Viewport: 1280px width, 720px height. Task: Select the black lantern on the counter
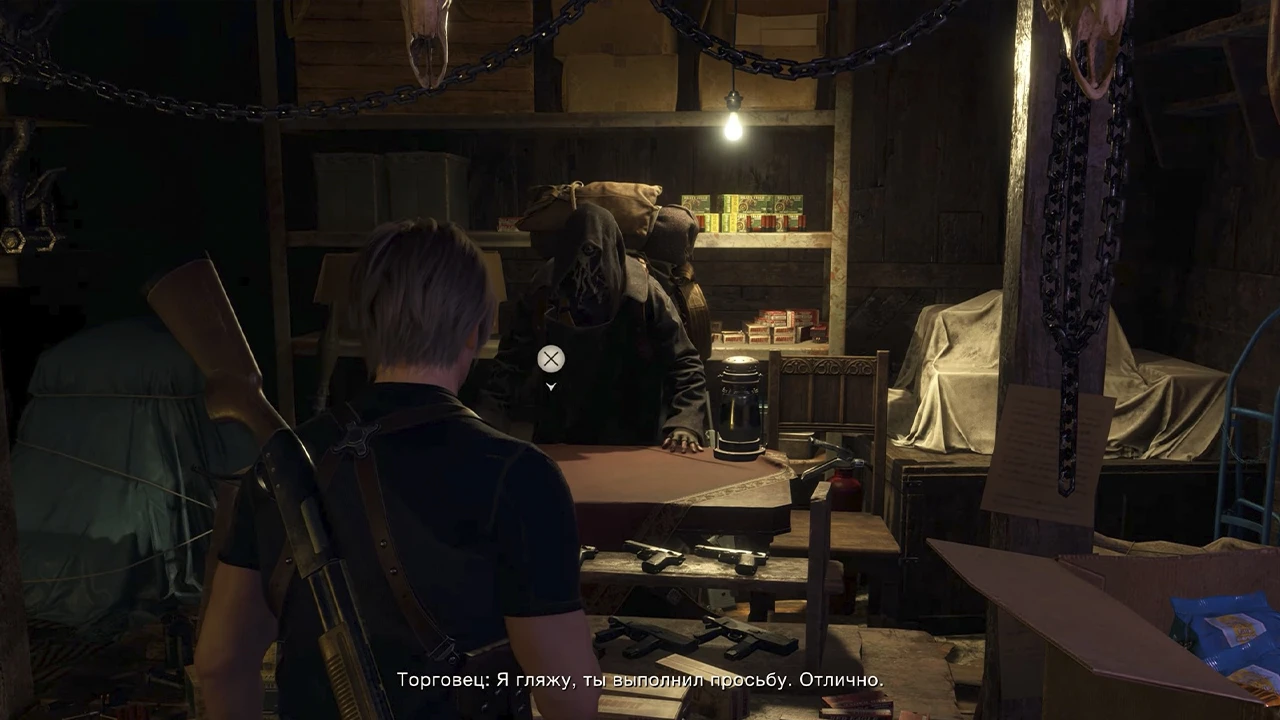click(740, 405)
